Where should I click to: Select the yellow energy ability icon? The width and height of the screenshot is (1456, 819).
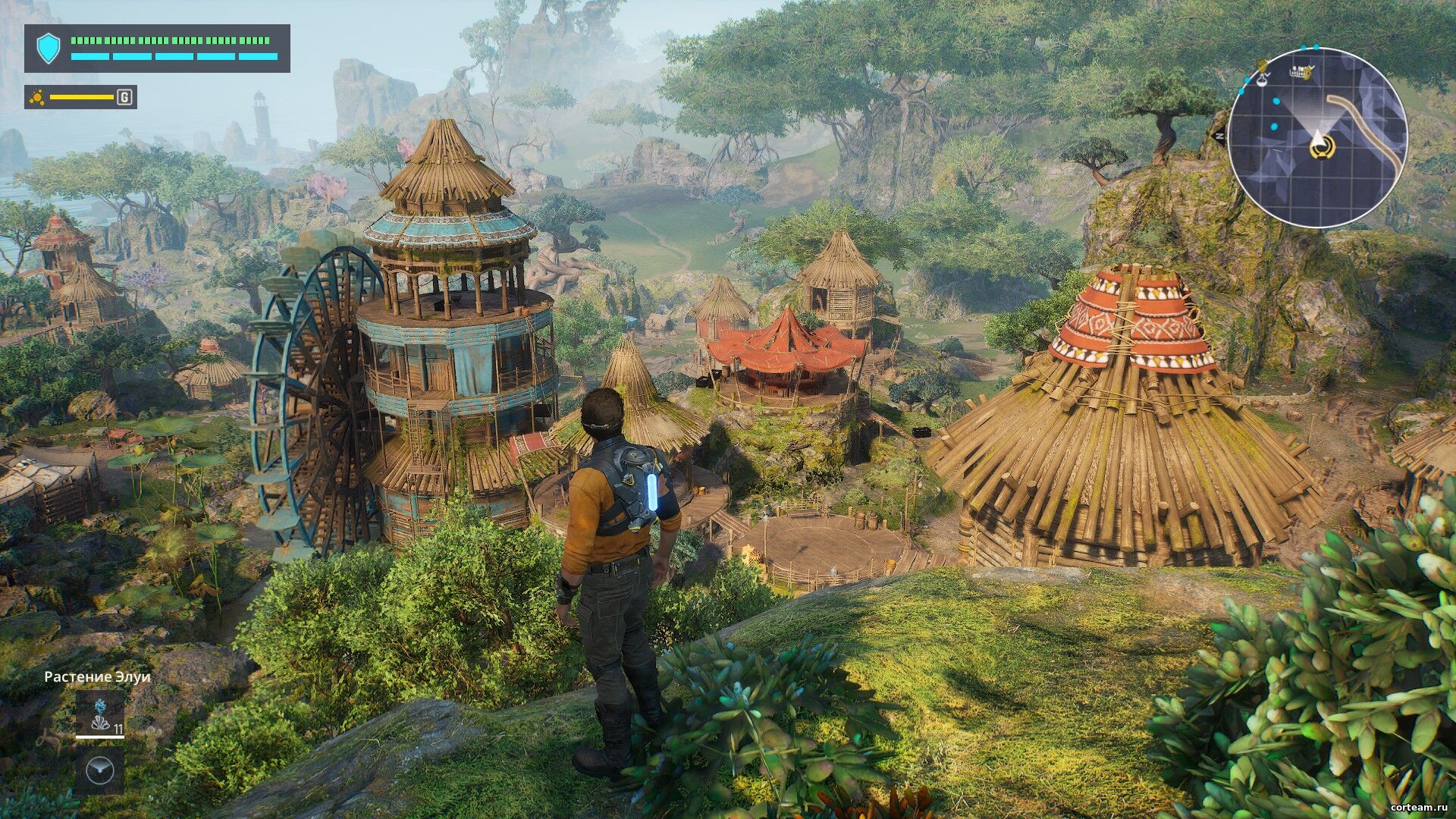click(x=36, y=97)
